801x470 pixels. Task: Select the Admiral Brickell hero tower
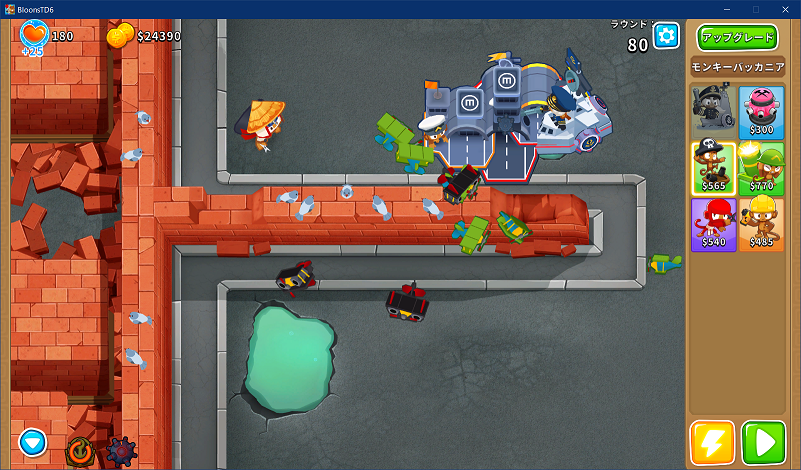click(712, 110)
